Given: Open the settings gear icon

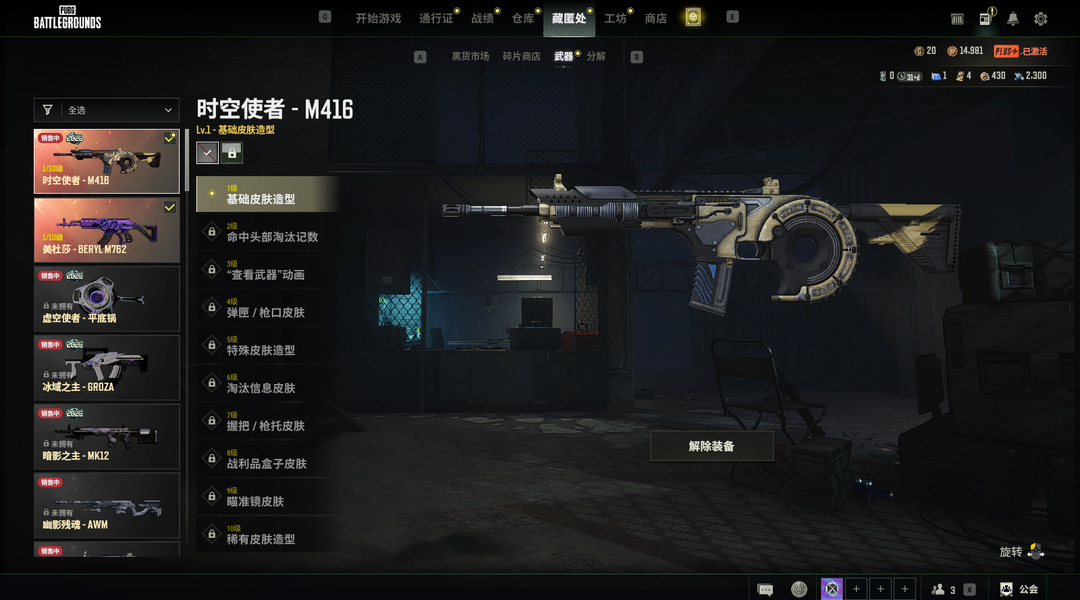Looking at the screenshot, I should click(1041, 19).
